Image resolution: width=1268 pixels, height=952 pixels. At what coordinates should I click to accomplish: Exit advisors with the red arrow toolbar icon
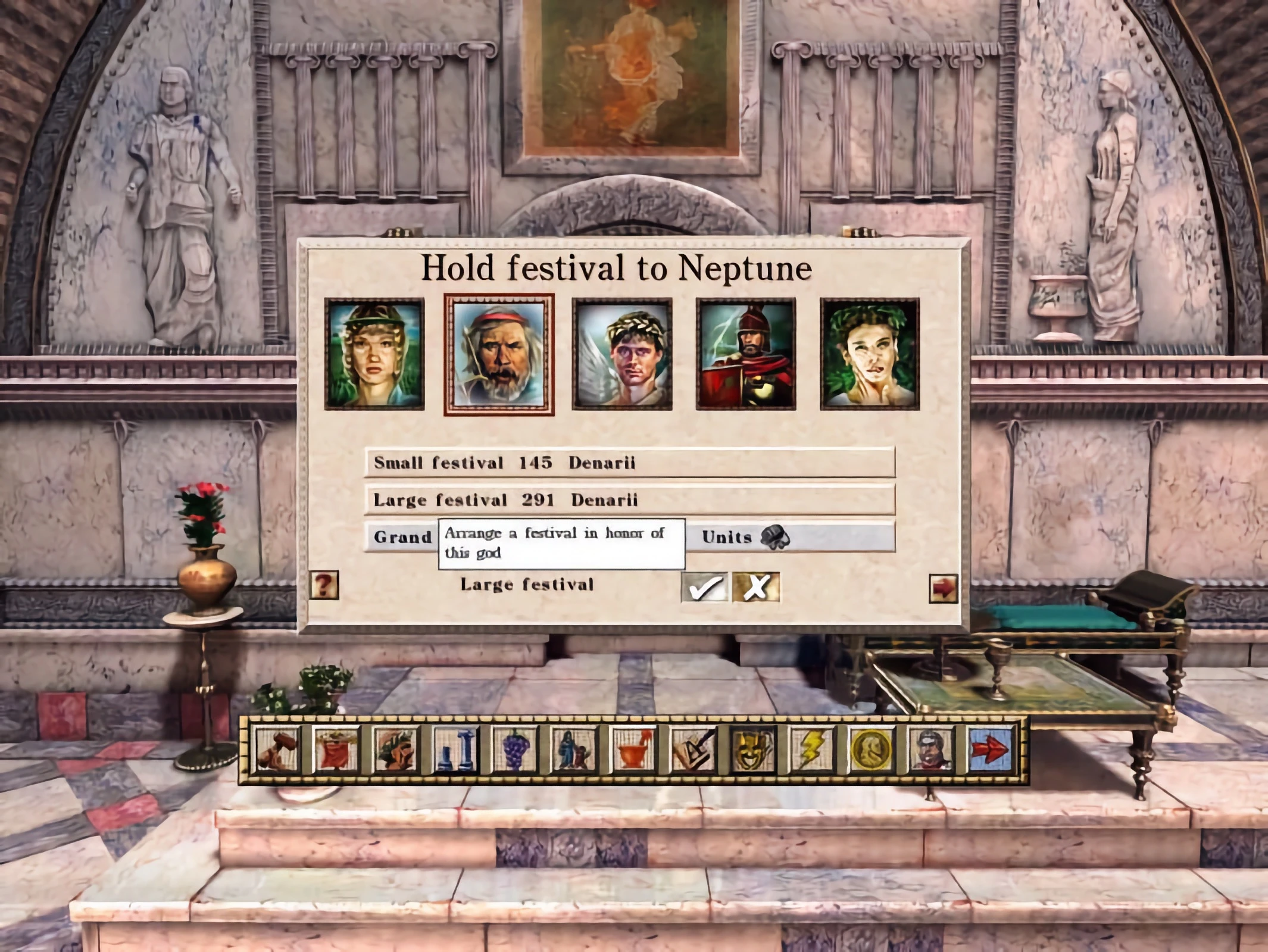(x=989, y=750)
